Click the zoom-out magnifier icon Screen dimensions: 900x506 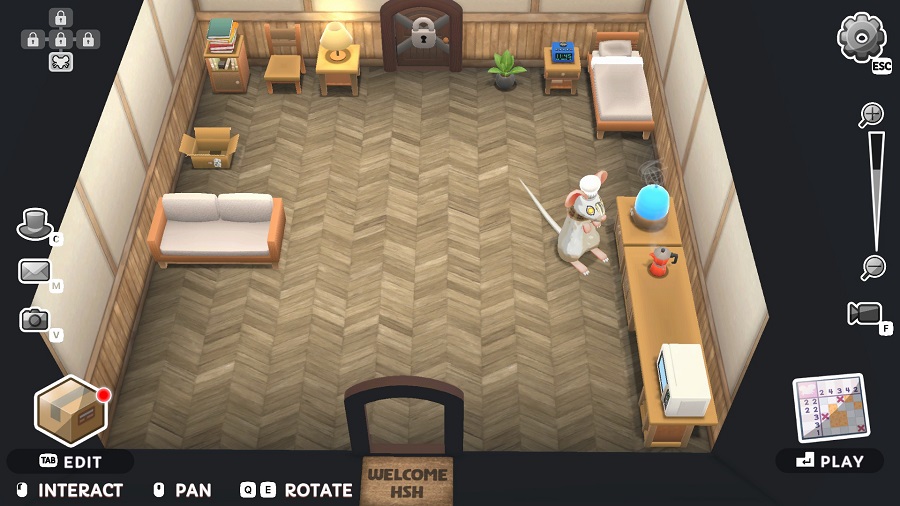point(873,267)
